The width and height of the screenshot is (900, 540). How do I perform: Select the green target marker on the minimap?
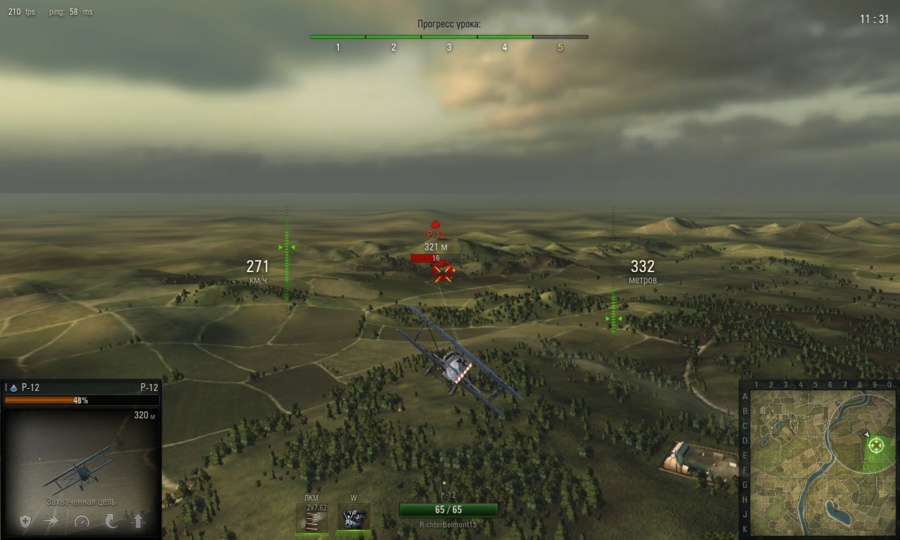877,445
